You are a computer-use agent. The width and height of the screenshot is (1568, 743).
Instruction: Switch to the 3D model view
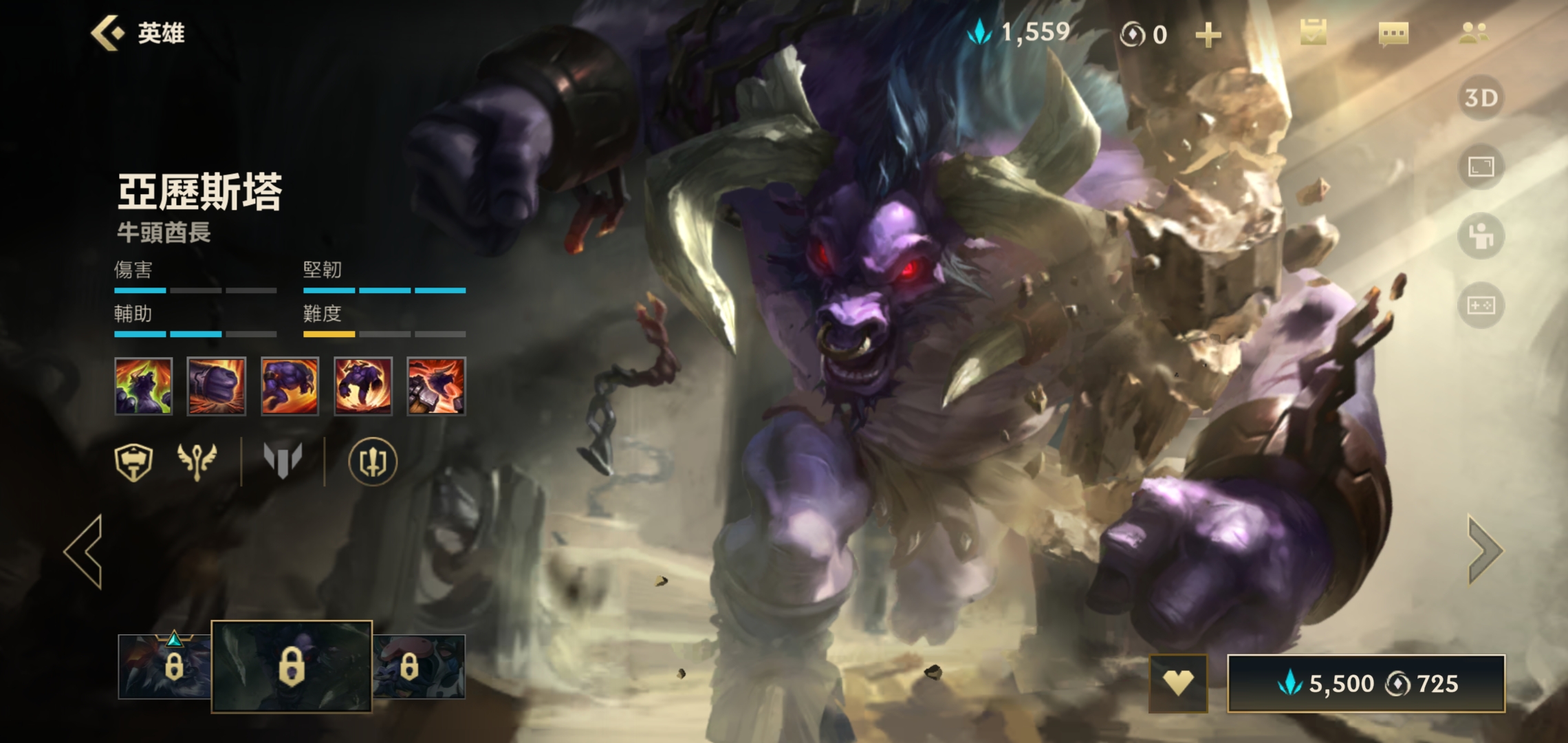1481,98
